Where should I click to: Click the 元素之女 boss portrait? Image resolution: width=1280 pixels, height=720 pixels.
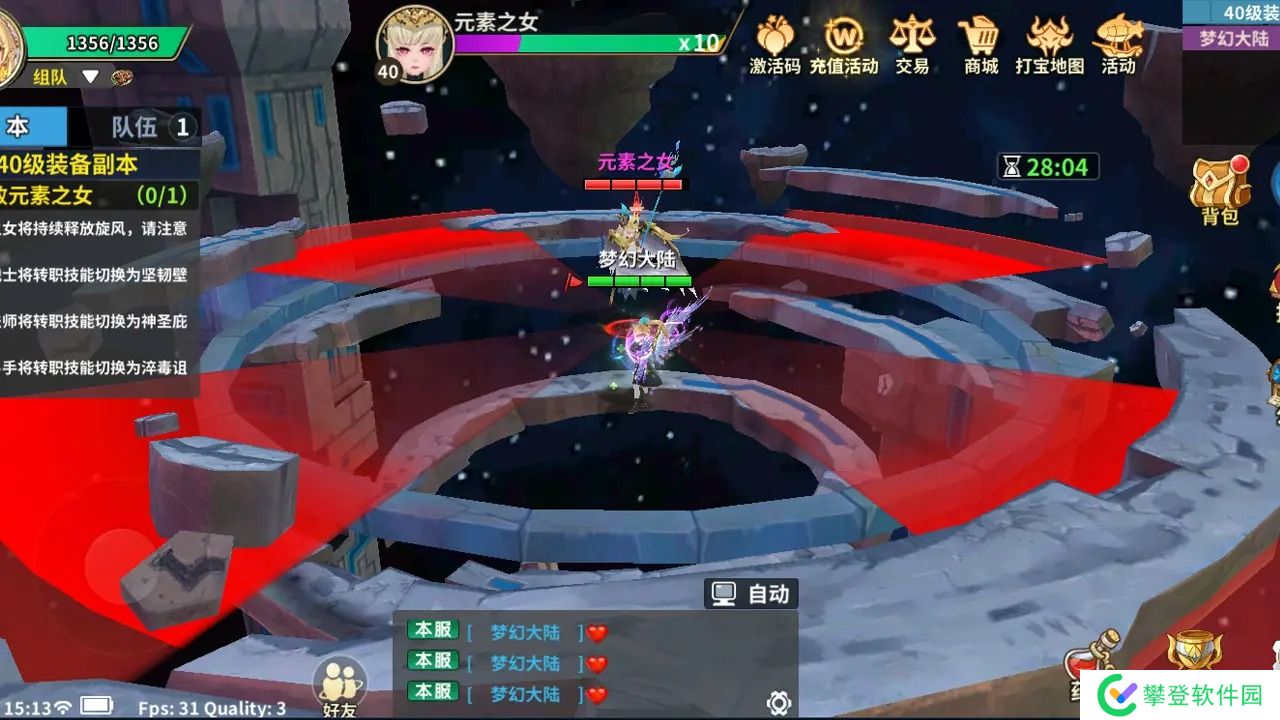point(413,43)
